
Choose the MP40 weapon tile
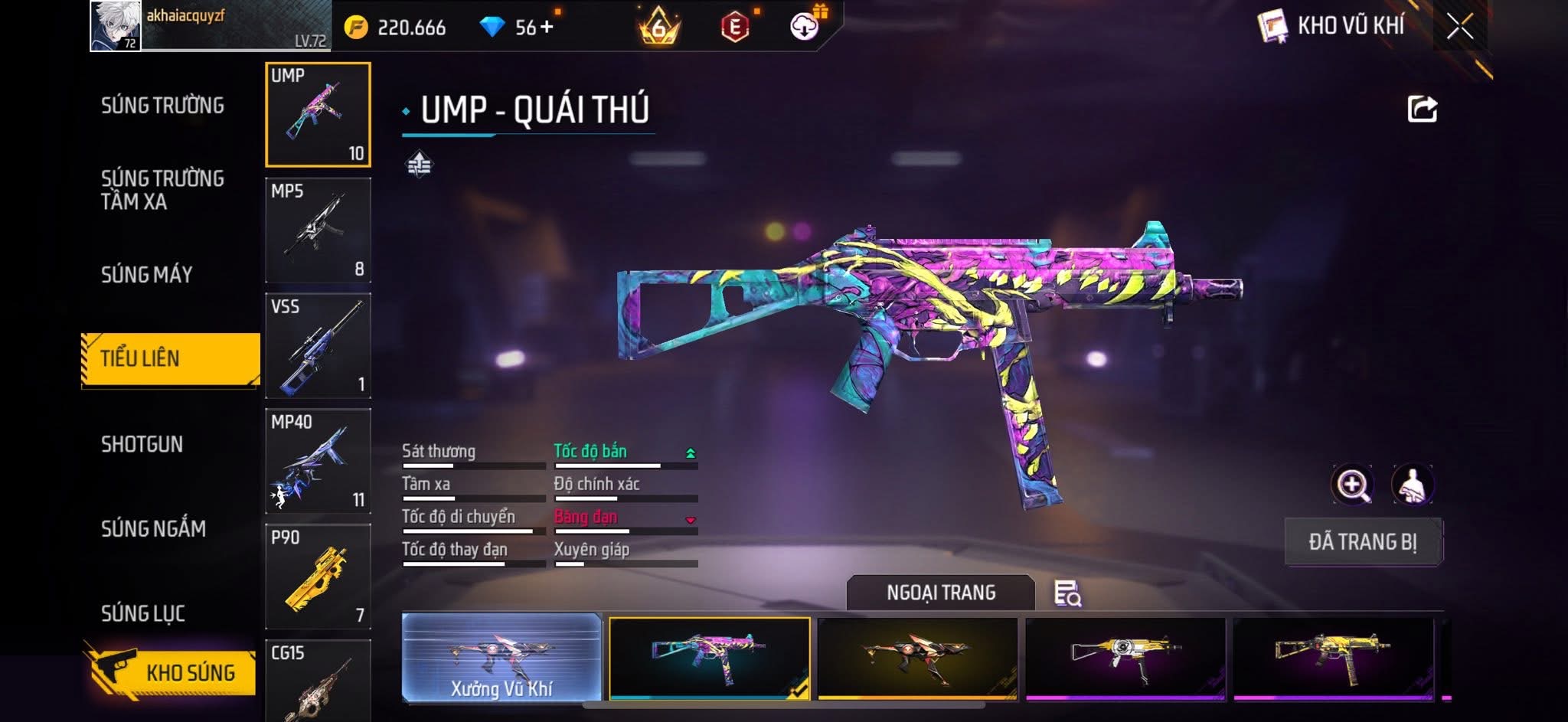coord(318,462)
